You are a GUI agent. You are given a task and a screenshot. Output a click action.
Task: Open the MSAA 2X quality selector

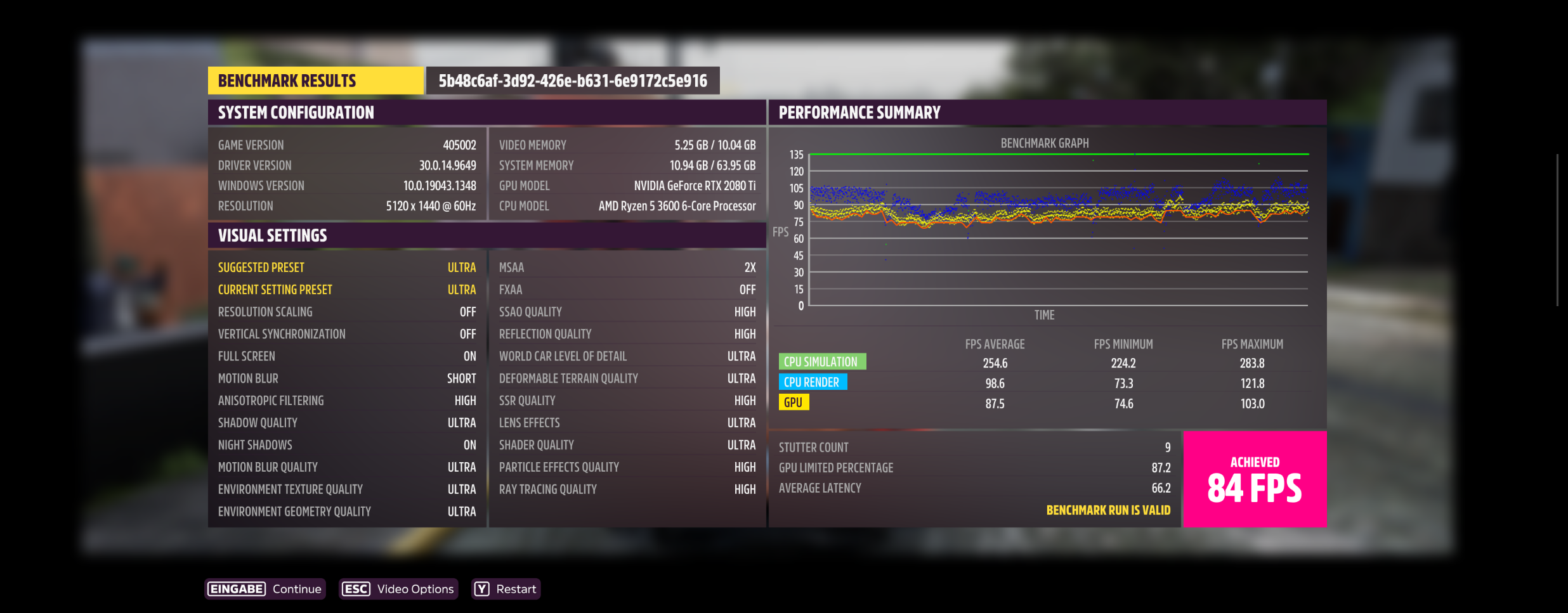(x=627, y=267)
